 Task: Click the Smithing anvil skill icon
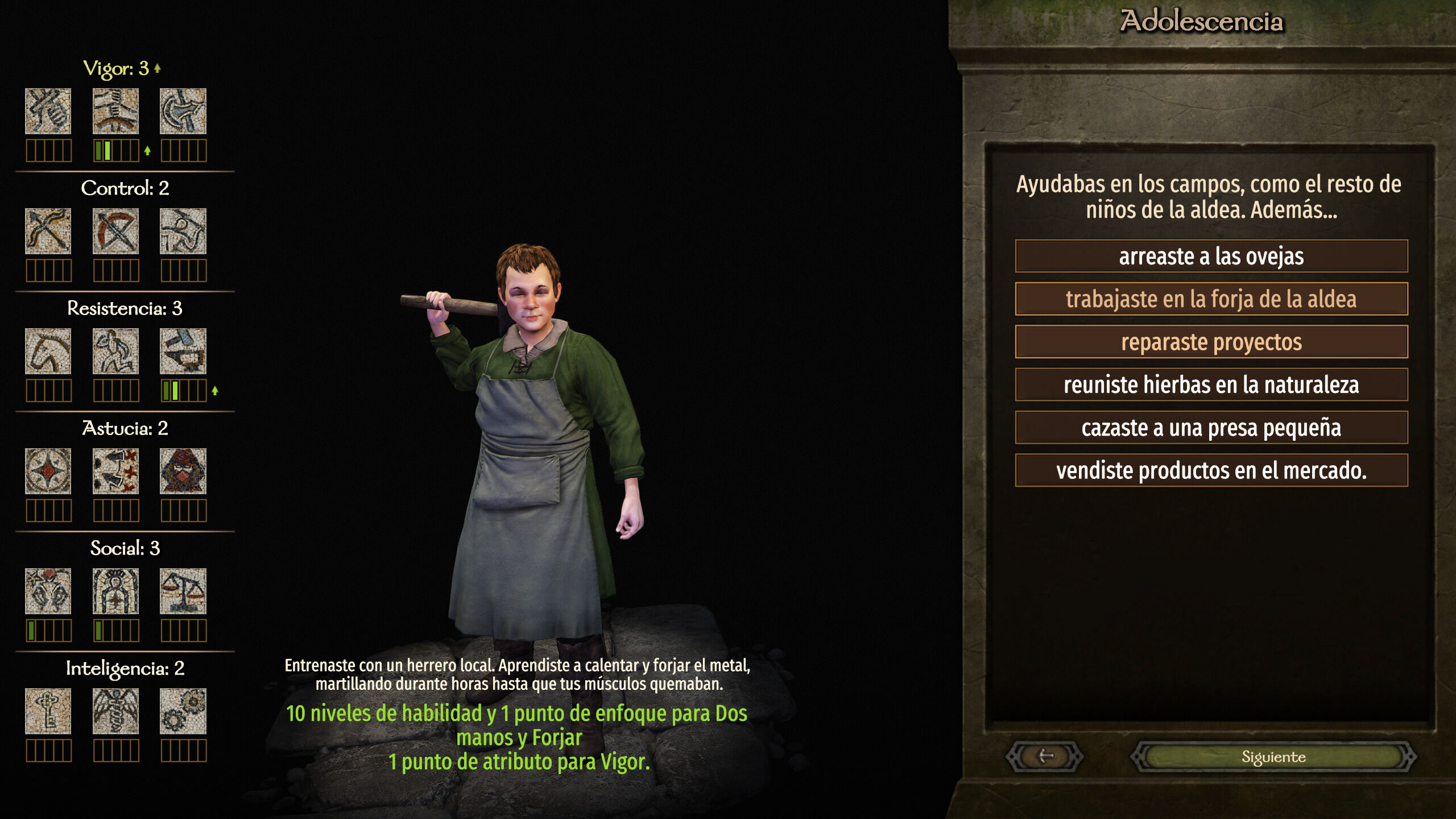(x=183, y=351)
